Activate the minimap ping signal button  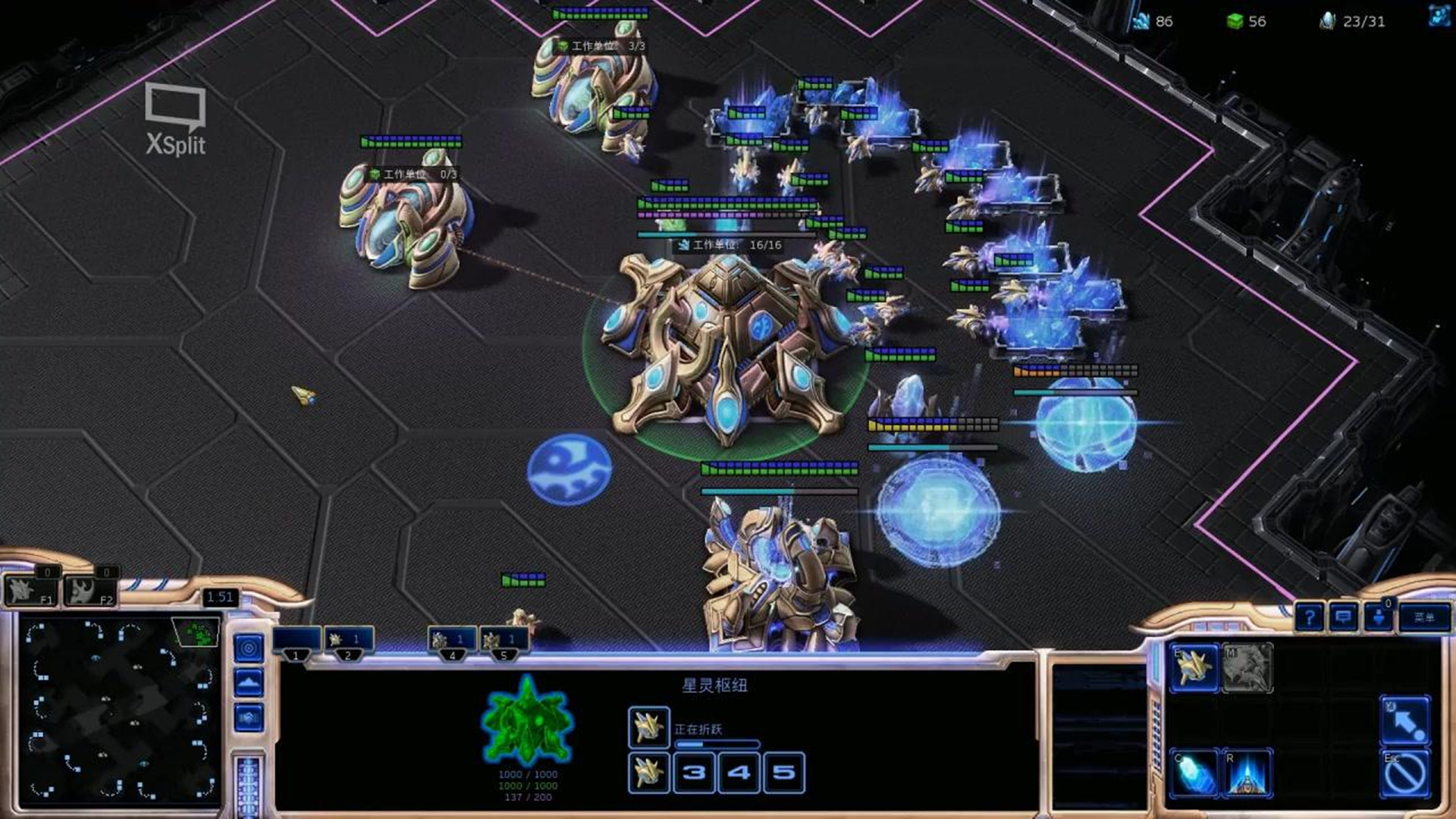(x=249, y=648)
